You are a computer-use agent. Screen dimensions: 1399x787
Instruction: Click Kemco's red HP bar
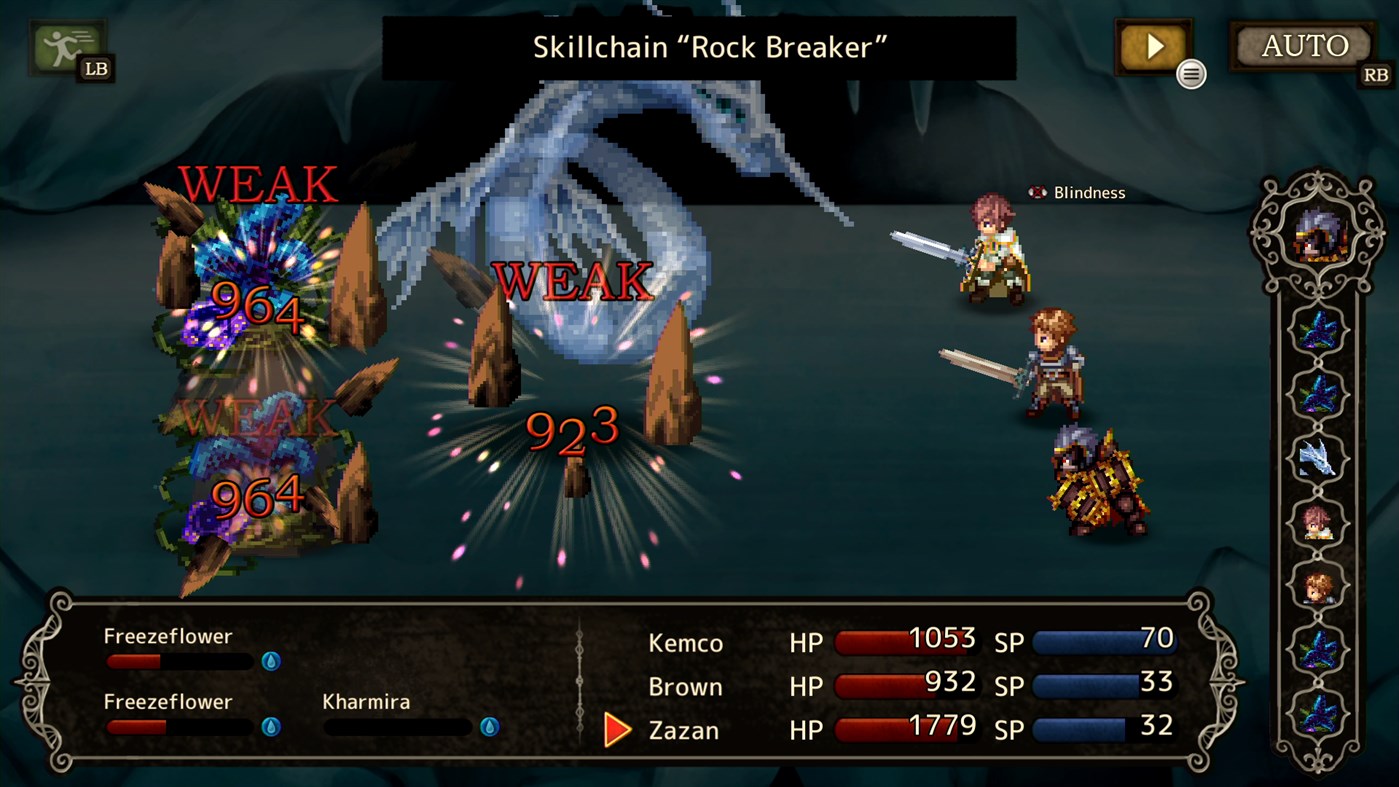pyautogui.click(x=905, y=641)
